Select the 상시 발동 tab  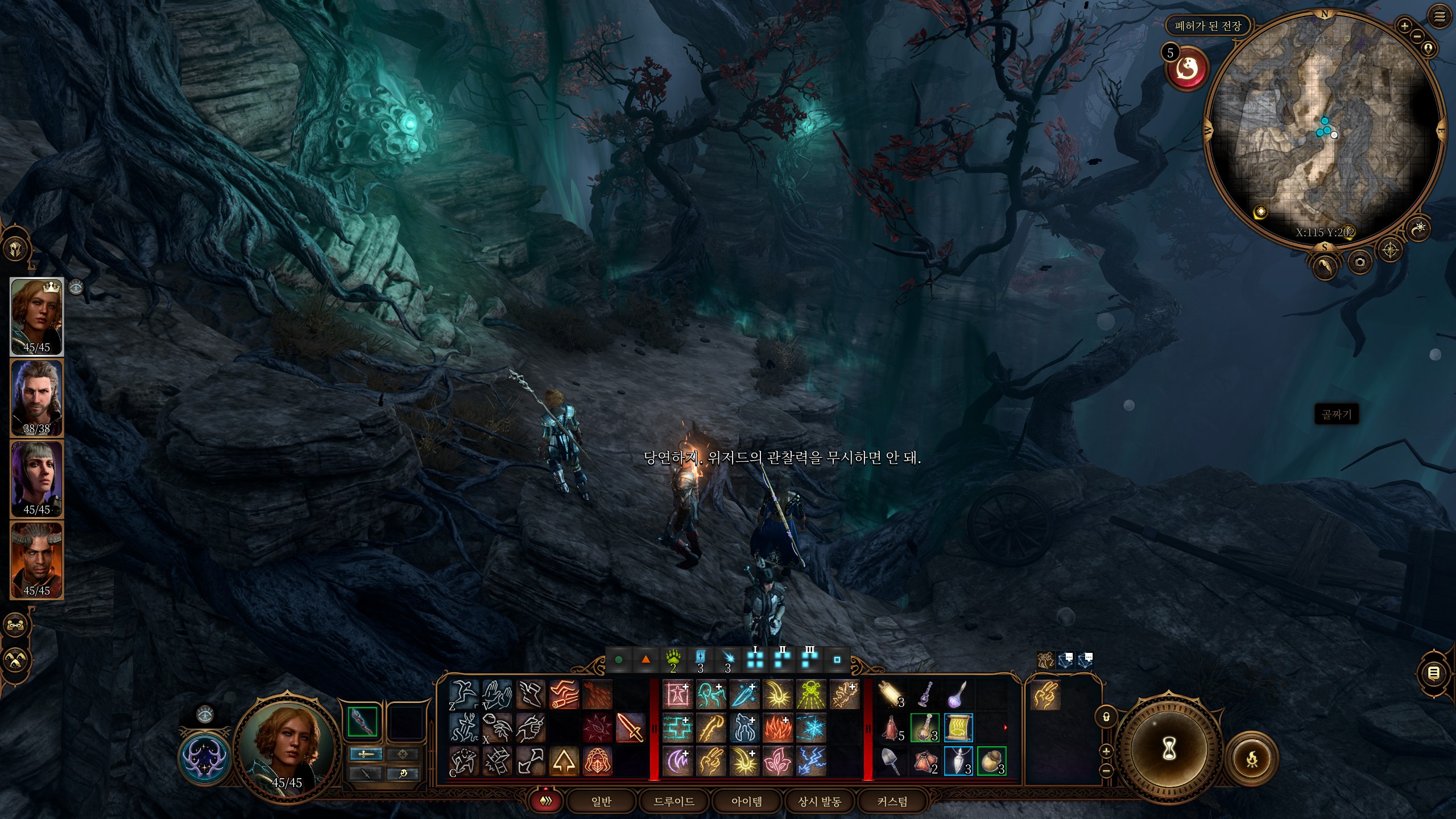tap(820, 801)
